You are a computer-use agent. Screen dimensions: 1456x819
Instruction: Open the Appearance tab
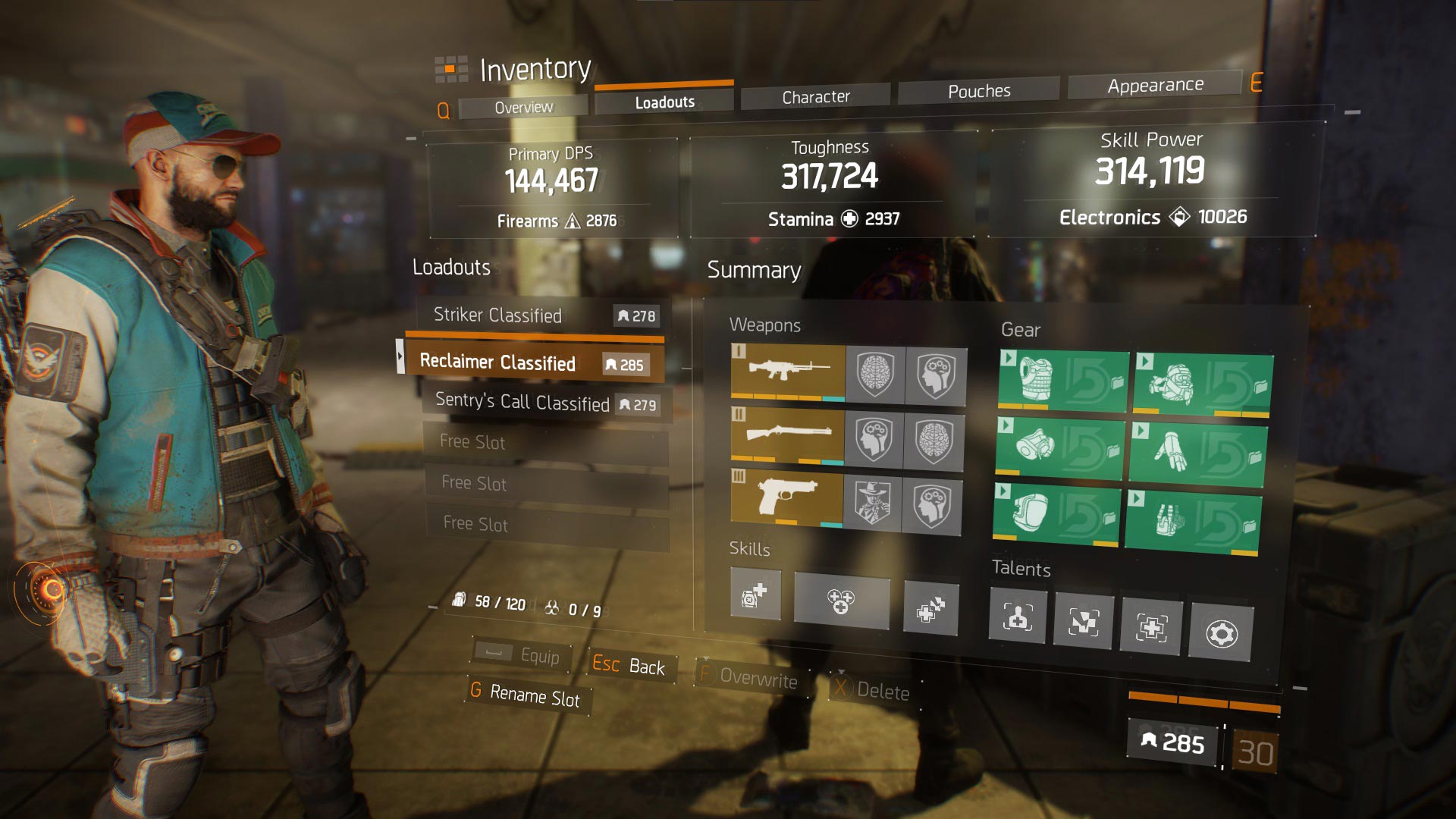tap(1154, 86)
